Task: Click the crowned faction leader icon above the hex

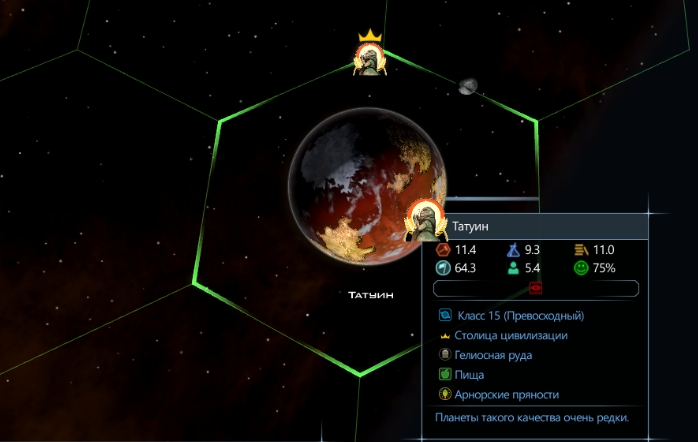Action: tap(371, 57)
